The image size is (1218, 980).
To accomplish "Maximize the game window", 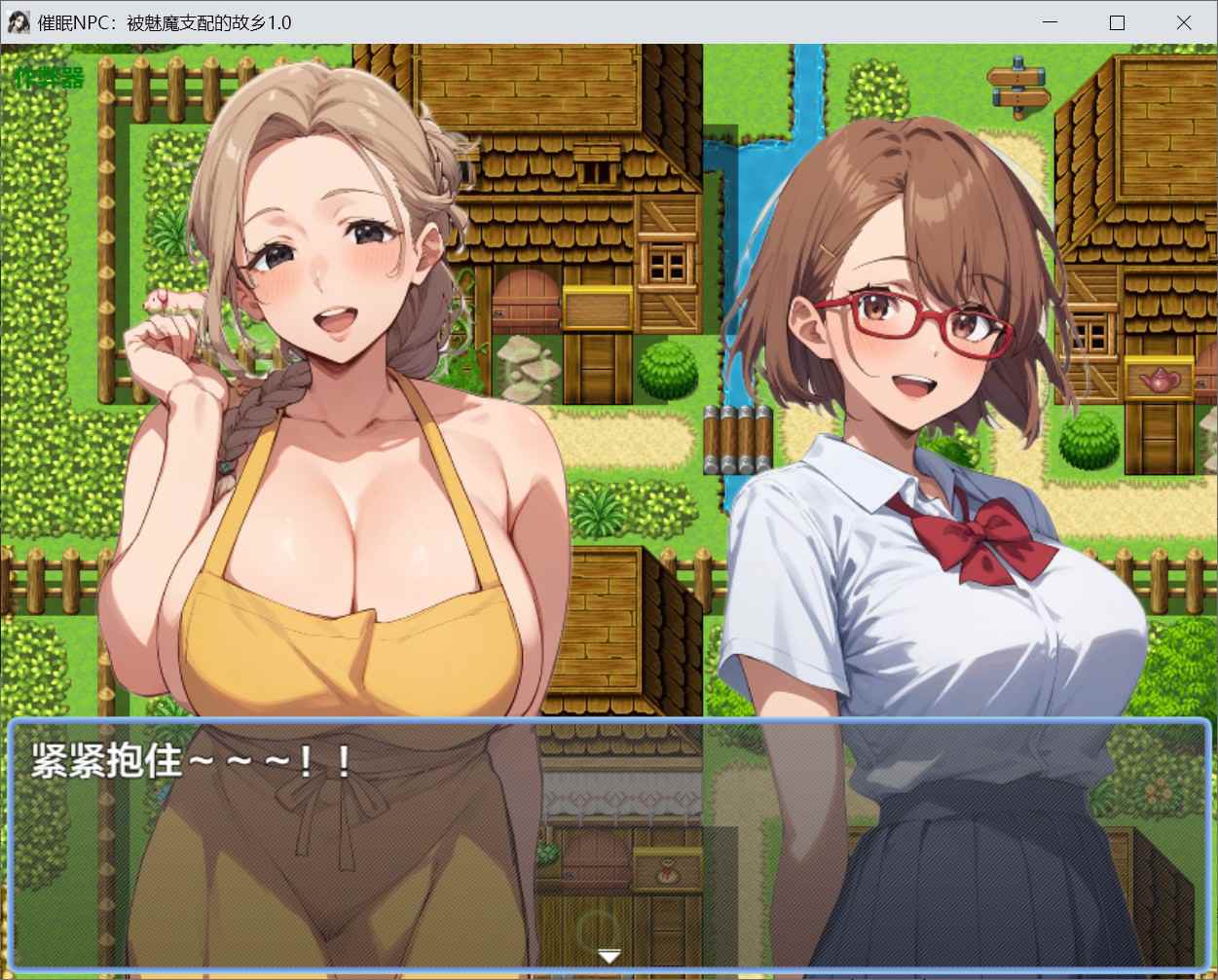I will 1117,22.
